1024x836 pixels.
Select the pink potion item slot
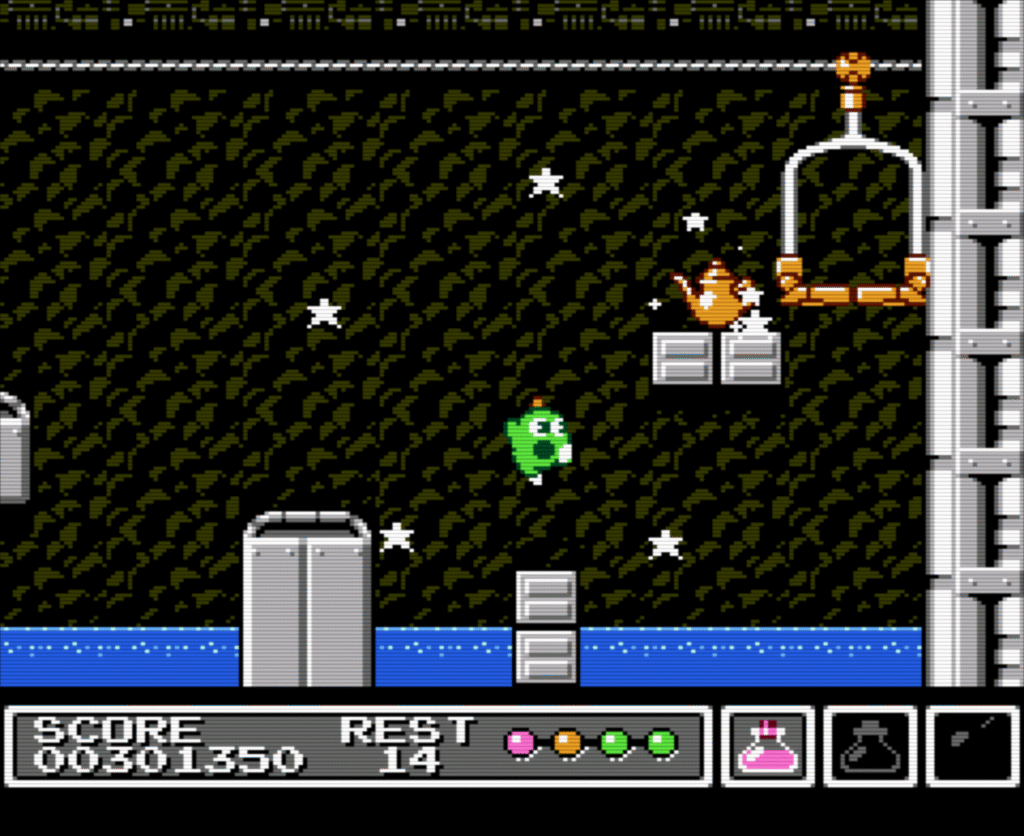tap(768, 747)
